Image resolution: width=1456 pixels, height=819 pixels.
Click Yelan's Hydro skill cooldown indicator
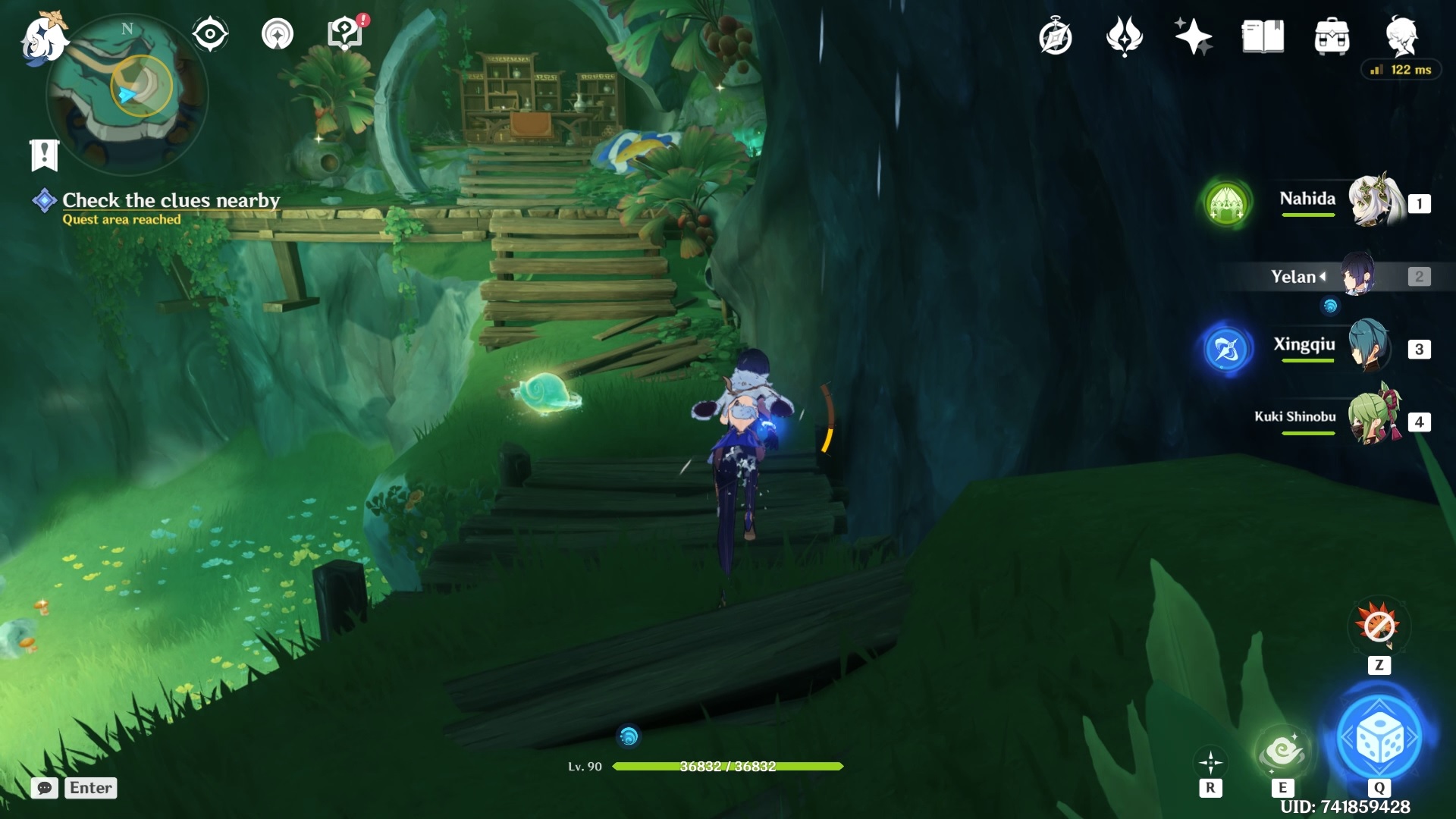tap(1330, 306)
